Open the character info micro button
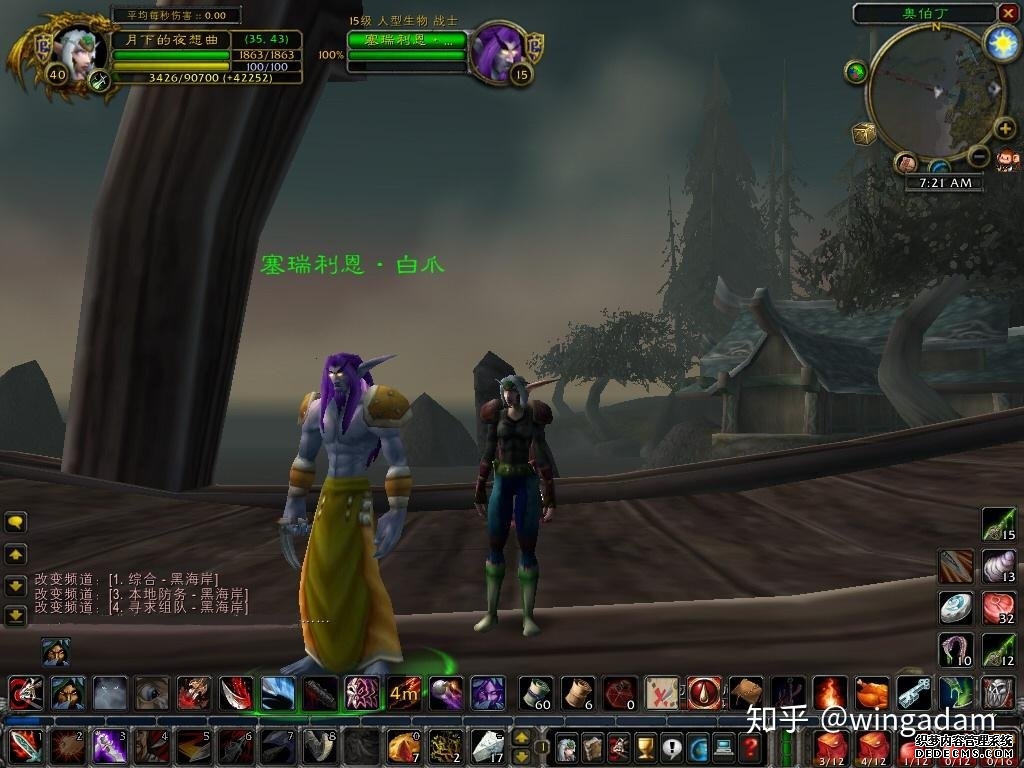 [567, 746]
